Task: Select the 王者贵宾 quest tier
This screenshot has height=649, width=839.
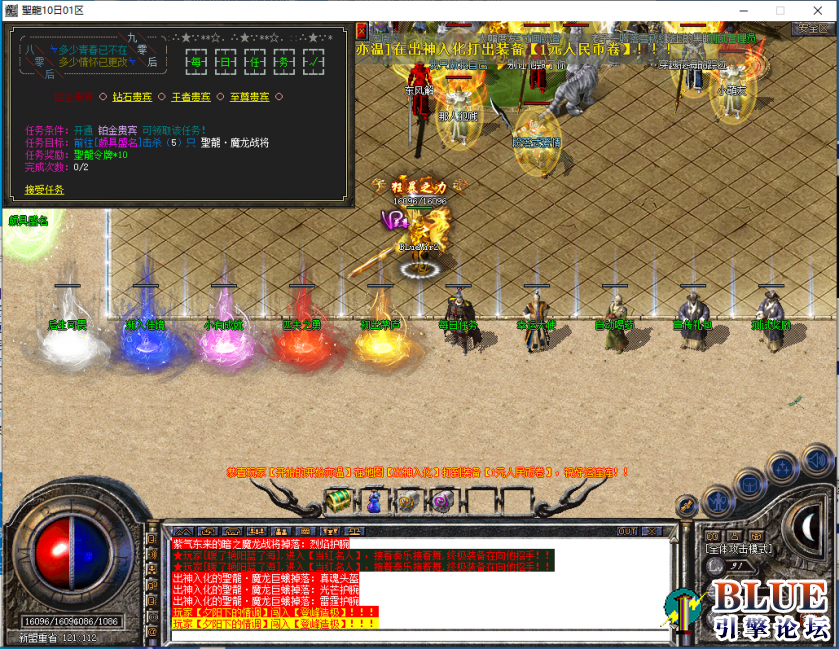Action: [190, 97]
